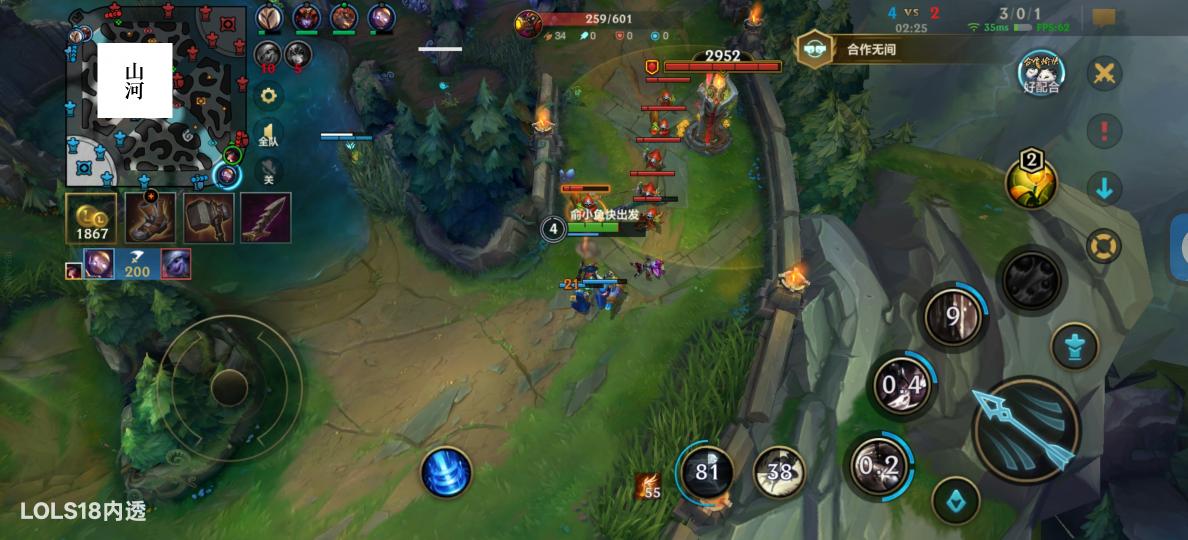This screenshot has height=540, width=1188.
Task: Activate the blue recall button
Action: 445,471
